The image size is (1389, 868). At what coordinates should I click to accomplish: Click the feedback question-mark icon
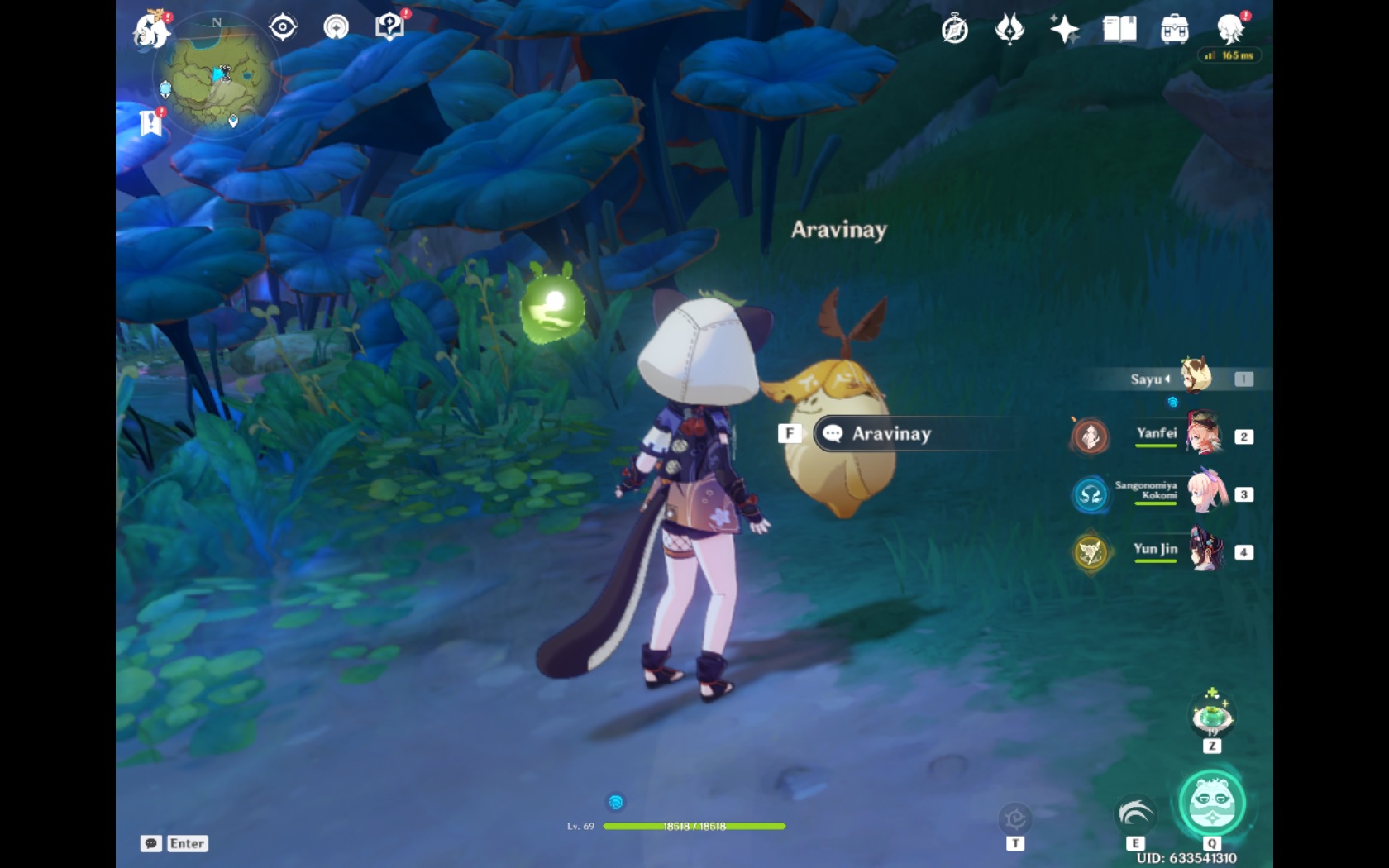coord(389,25)
